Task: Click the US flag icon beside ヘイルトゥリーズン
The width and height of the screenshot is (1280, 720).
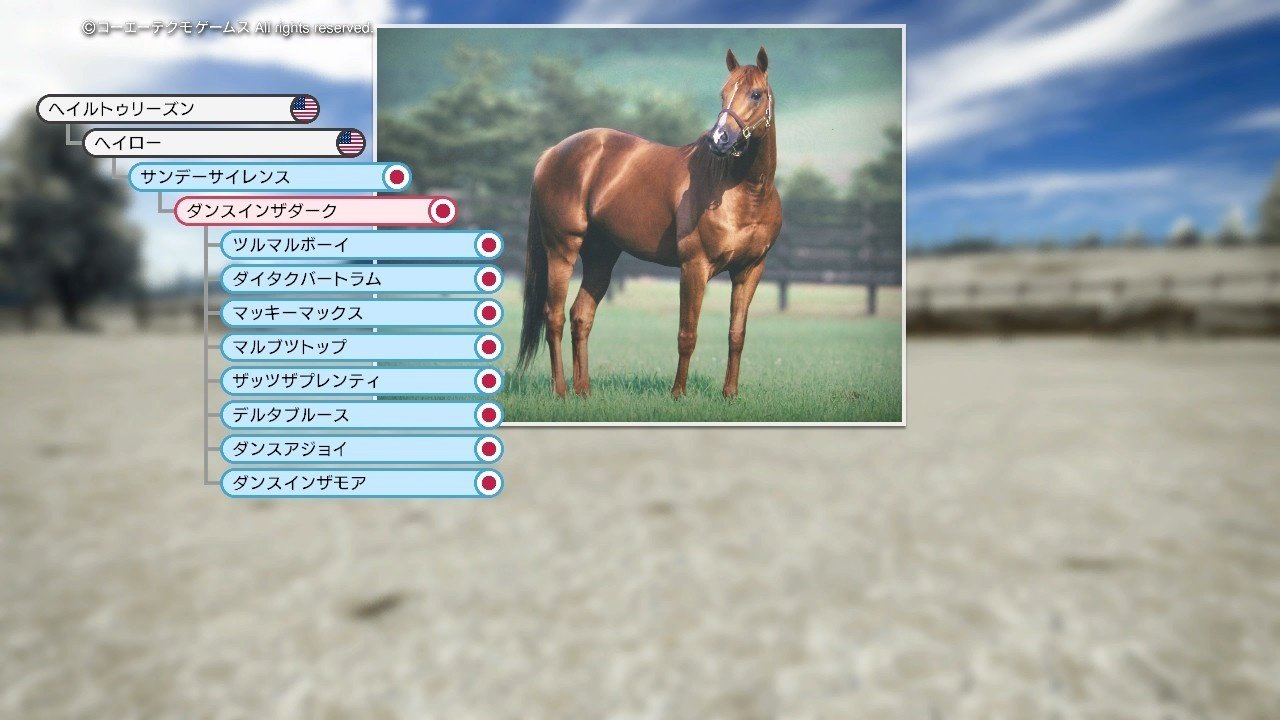Action: tap(305, 108)
